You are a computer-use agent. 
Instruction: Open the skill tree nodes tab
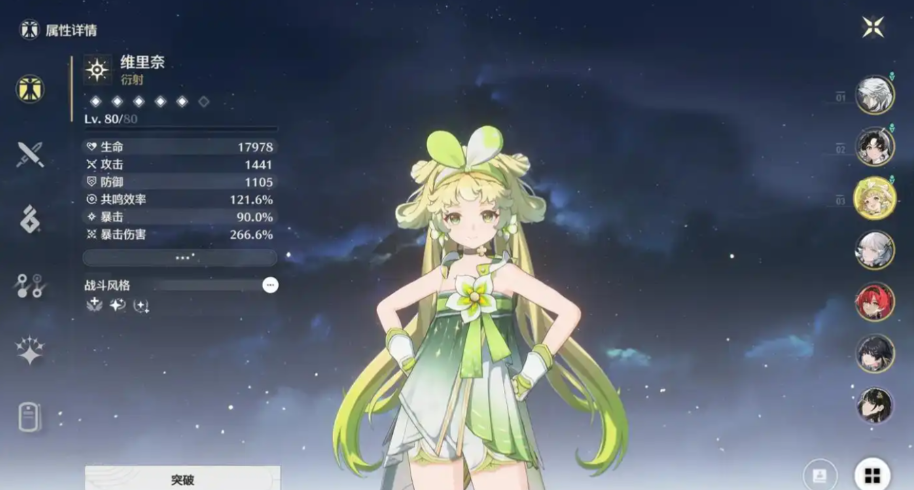[30, 286]
